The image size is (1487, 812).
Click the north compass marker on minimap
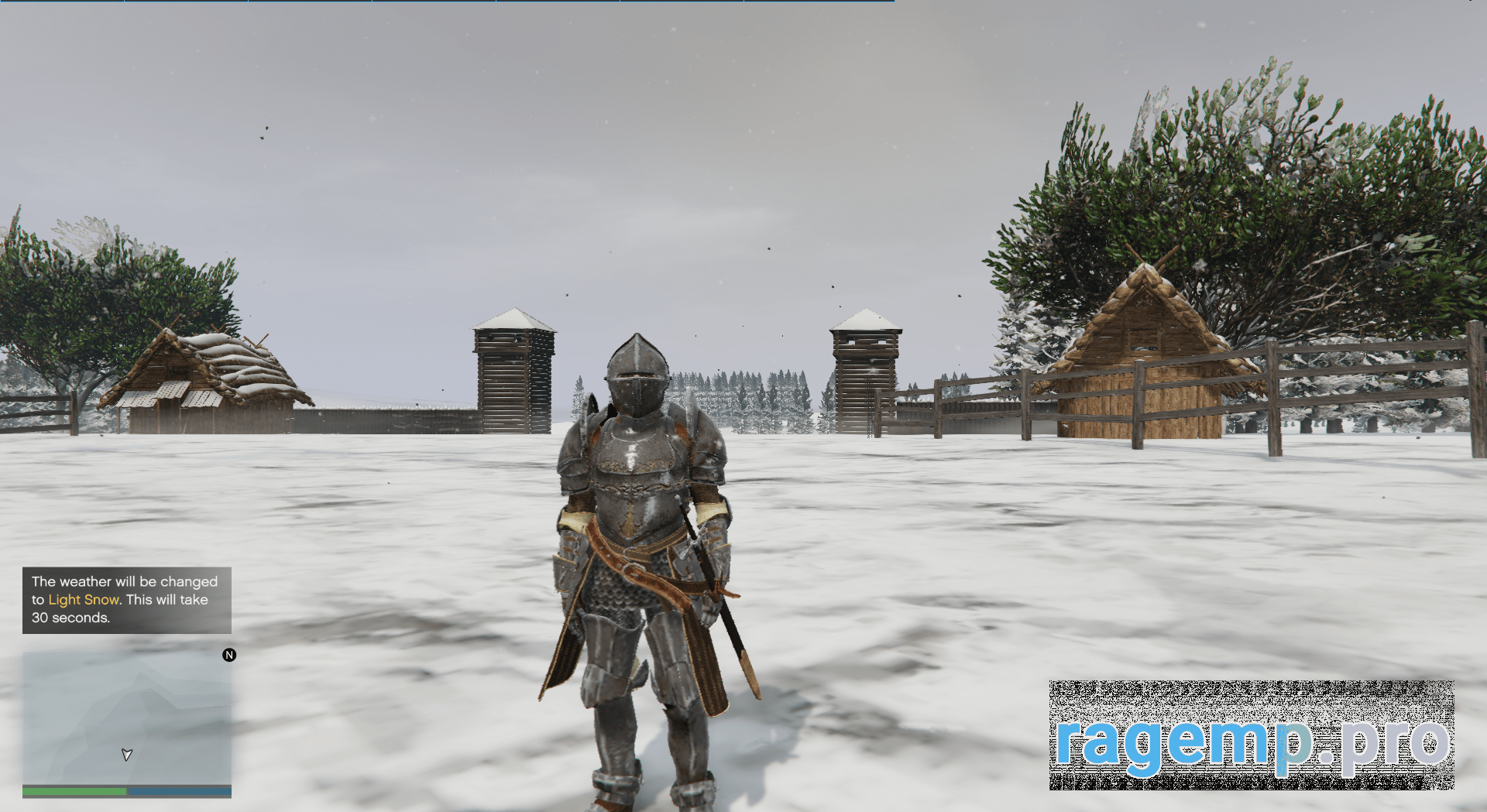tap(229, 655)
